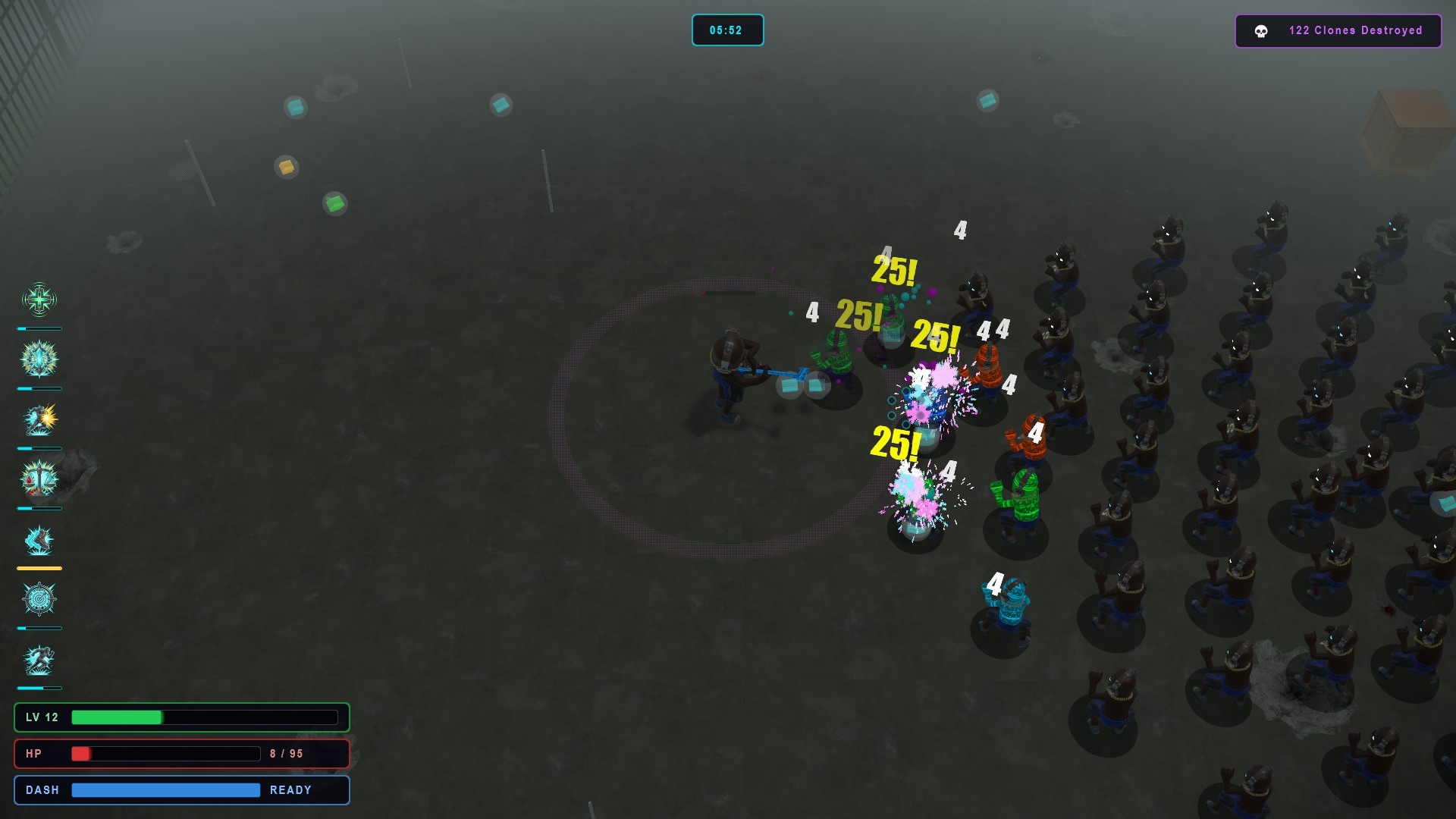The height and width of the screenshot is (819, 1456).
Task: Click the winged boot ability icon
Action: coord(39,540)
